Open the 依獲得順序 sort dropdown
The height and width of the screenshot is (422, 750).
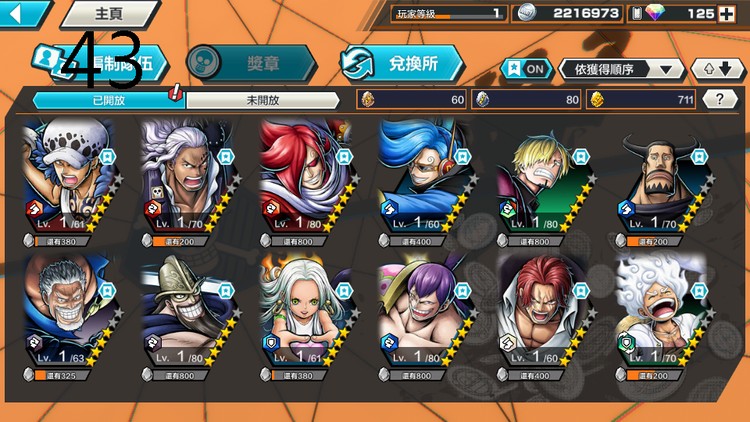pyautogui.click(x=622, y=69)
